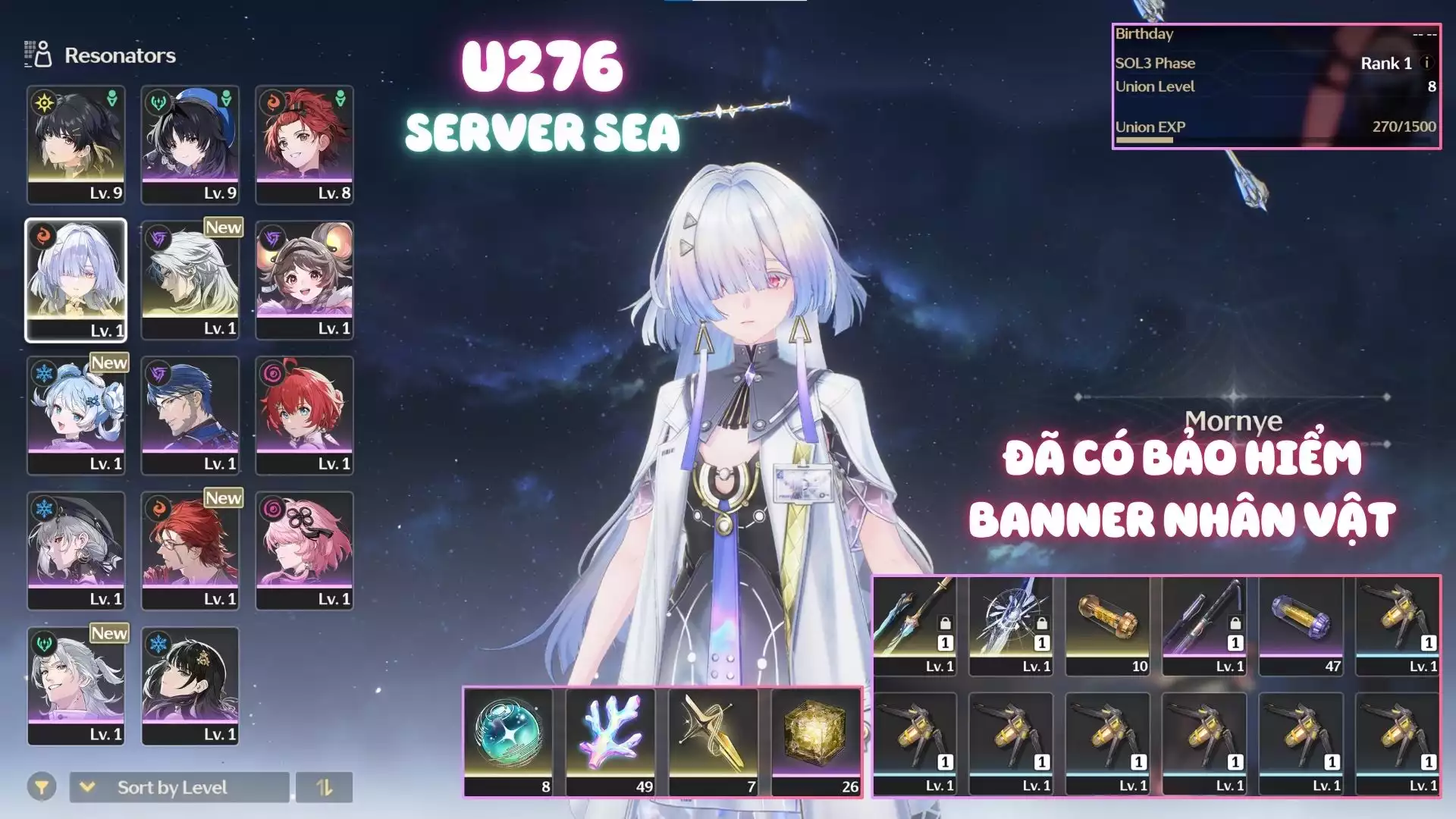Screen dimensions: 1456x819
Task: Select the black-haired resonator with sun emblem
Action: point(76,144)
